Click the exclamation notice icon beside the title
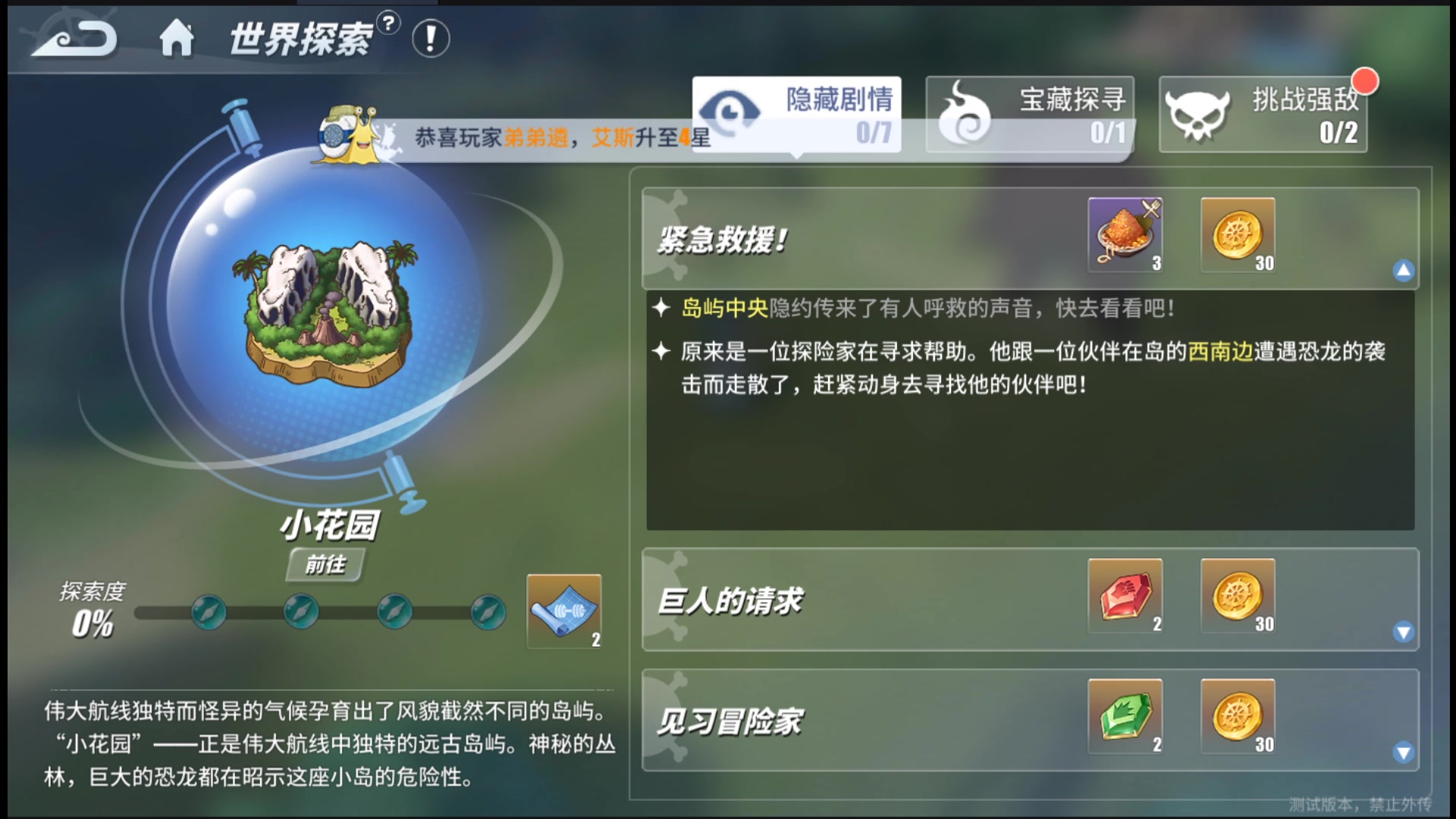This screenshot has height=819, width=1456. 431,39
